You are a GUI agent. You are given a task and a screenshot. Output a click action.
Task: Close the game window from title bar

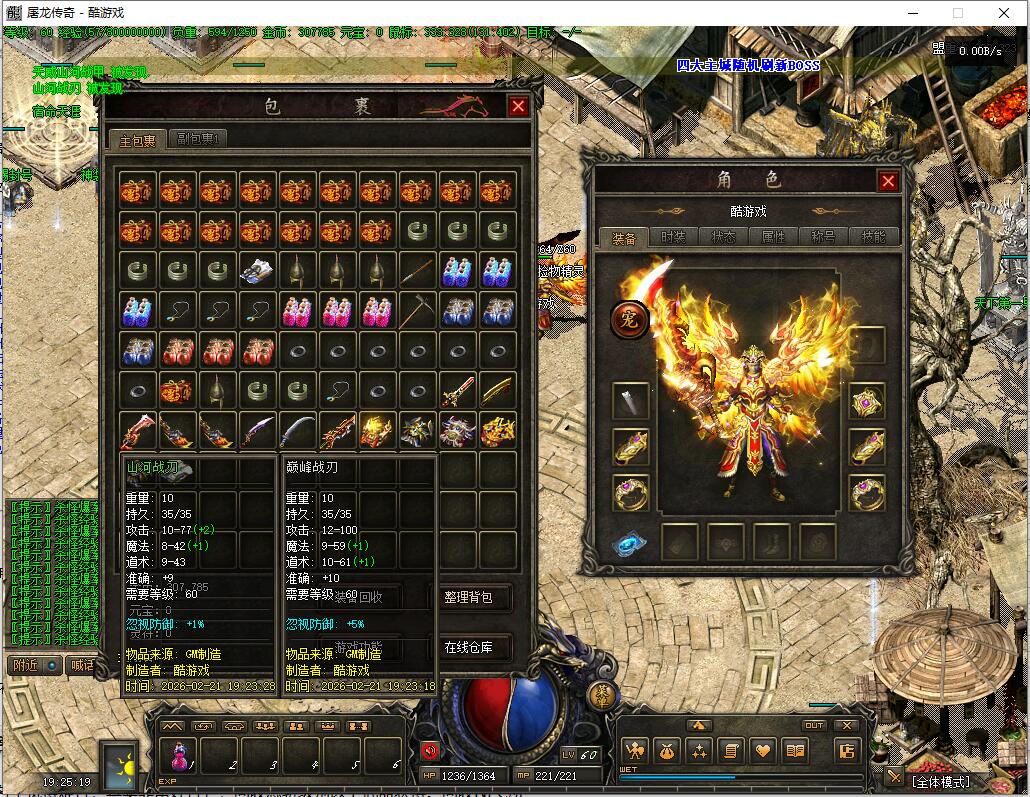tap(1004, 14)
